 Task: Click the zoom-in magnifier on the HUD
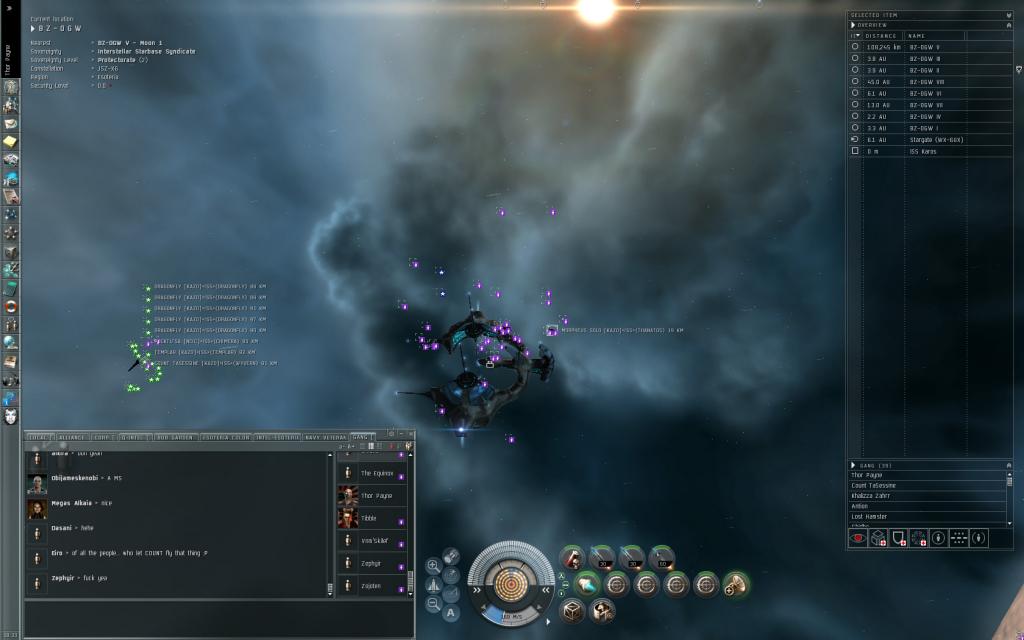pos(433,565)
